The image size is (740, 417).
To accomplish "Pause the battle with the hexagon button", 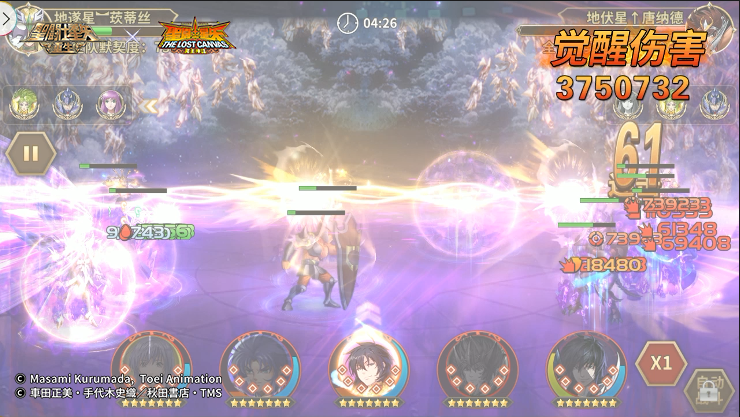I will [x=30, y=154].
